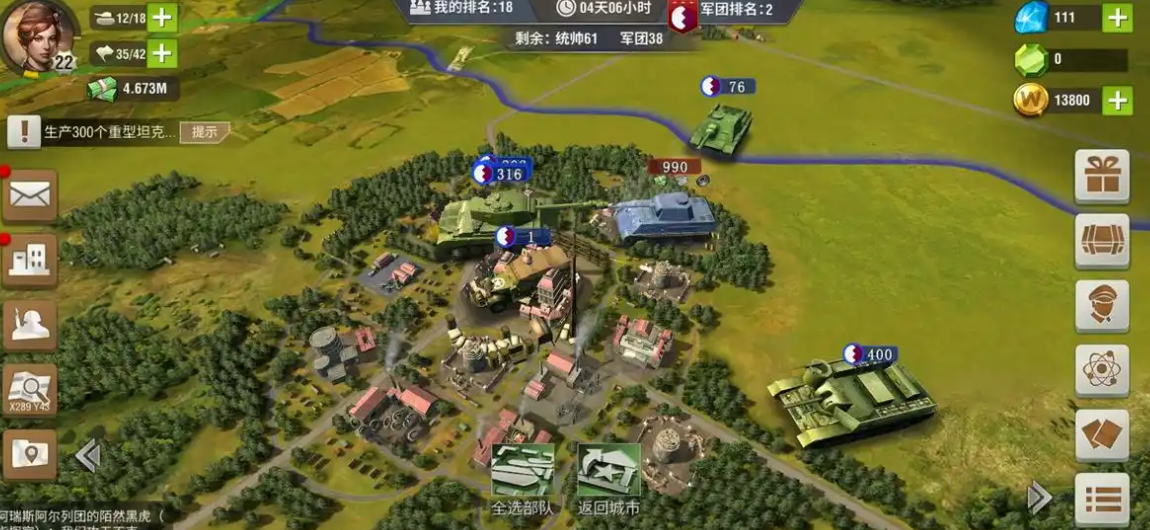Buy more blue diamonds with plus button

[x=1117, y=17]
